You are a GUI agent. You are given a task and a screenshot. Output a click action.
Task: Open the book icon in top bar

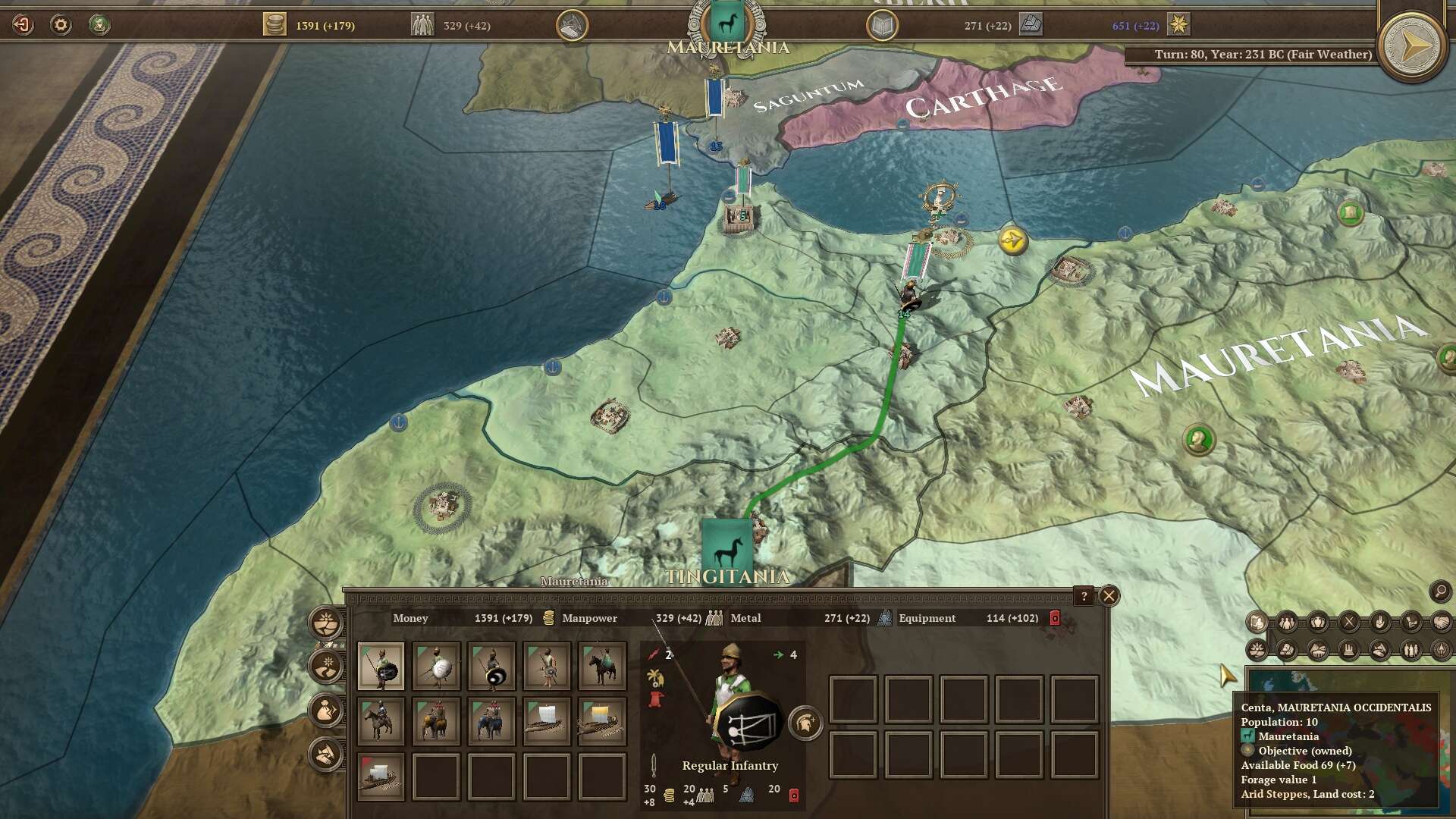pyautogui.click(x=882, y=26)
